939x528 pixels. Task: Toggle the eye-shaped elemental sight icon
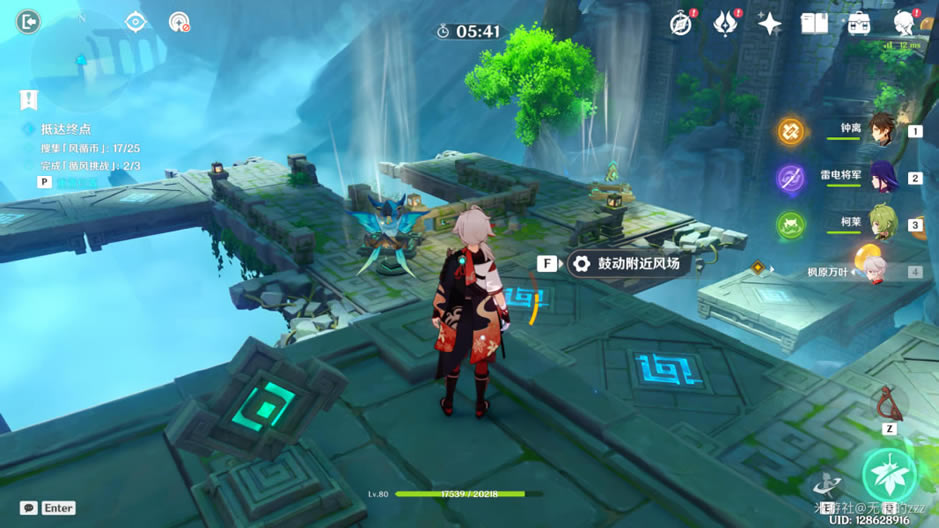point(136,22)
